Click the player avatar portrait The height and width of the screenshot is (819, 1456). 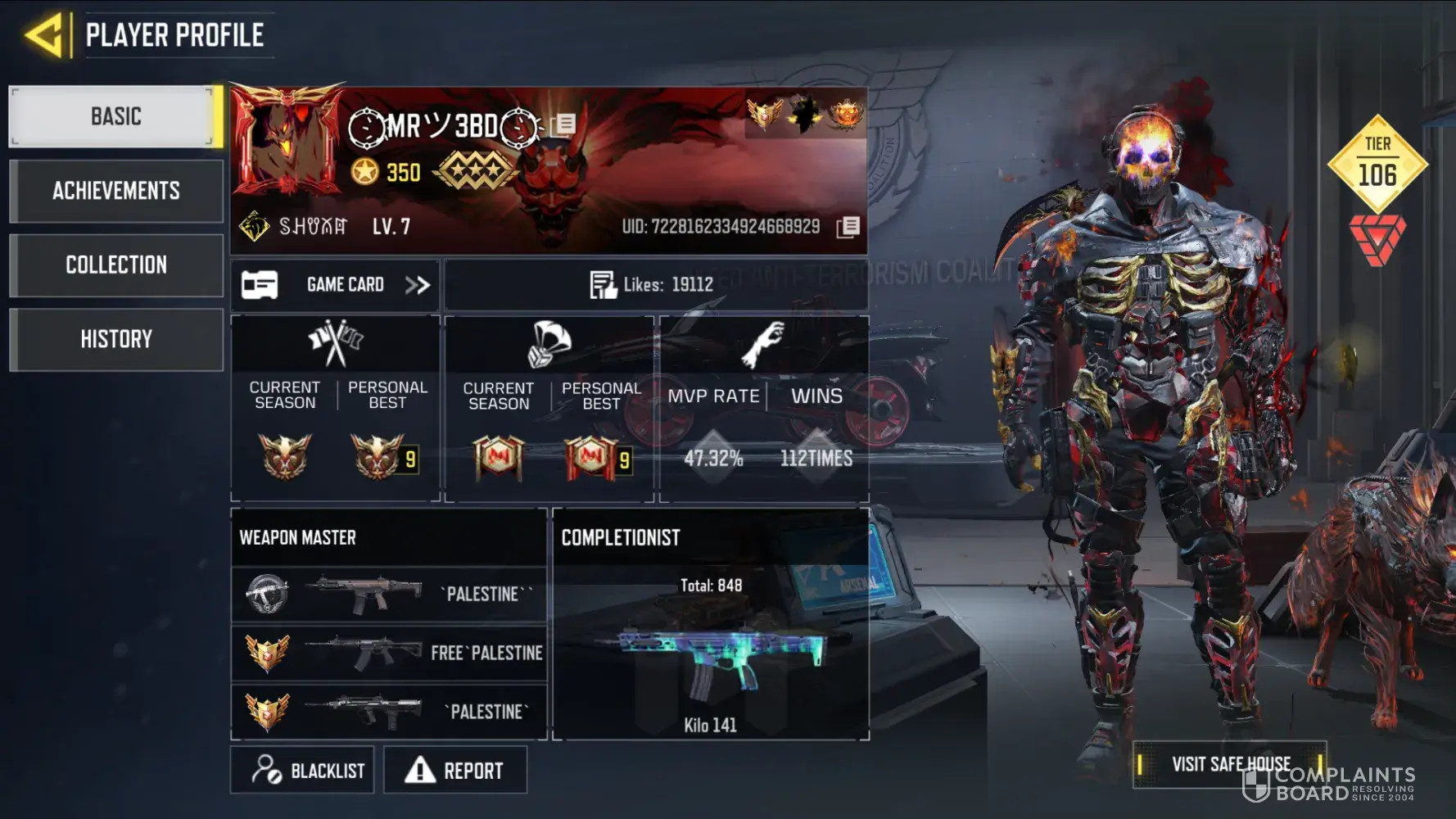pos(287,139)
